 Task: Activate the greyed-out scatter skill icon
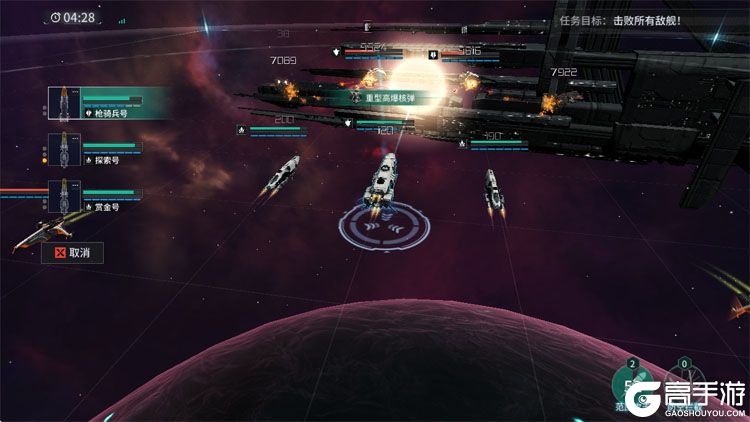(685, 383)
